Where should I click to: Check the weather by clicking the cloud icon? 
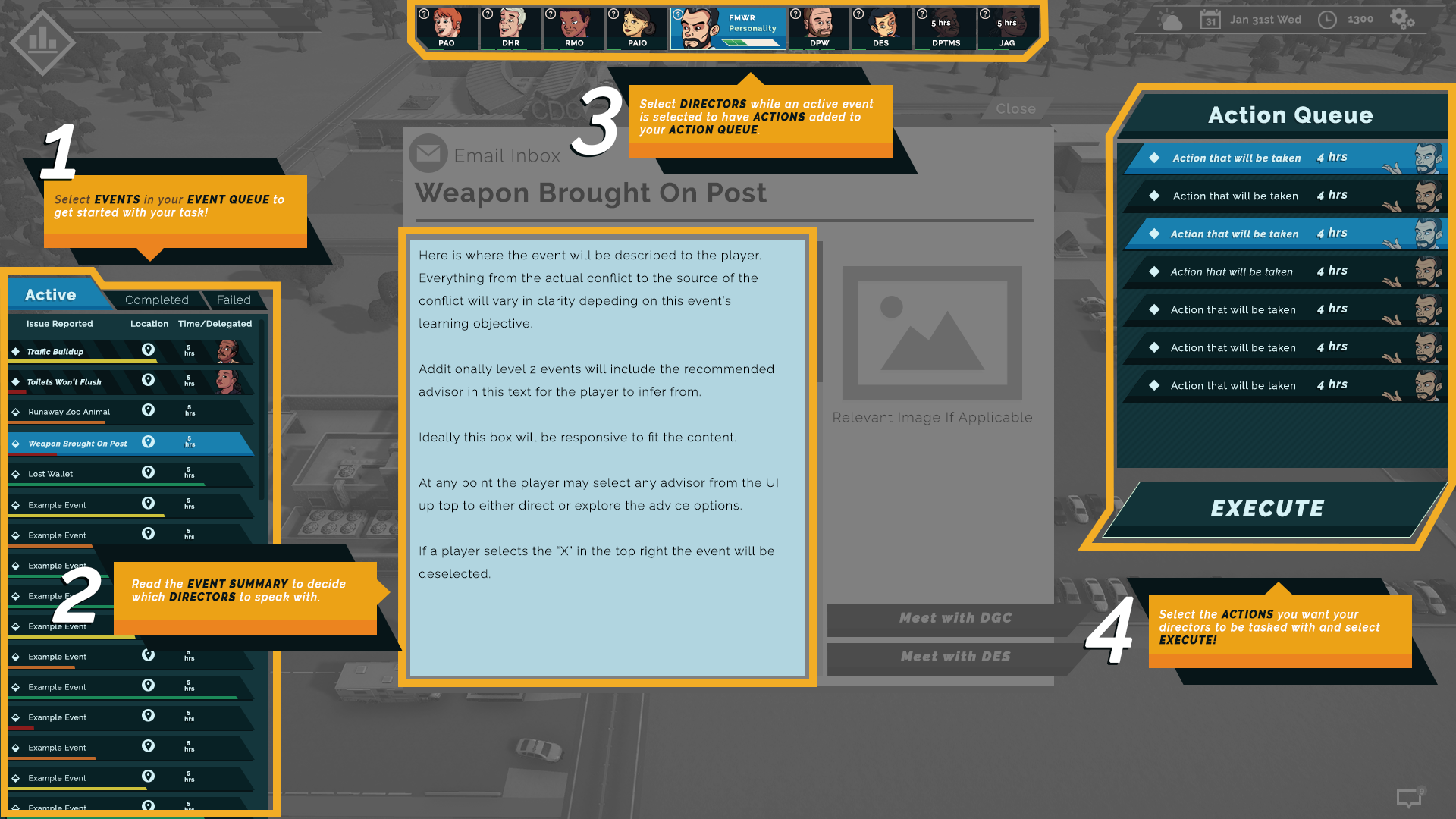click(x=1169, y=20)
